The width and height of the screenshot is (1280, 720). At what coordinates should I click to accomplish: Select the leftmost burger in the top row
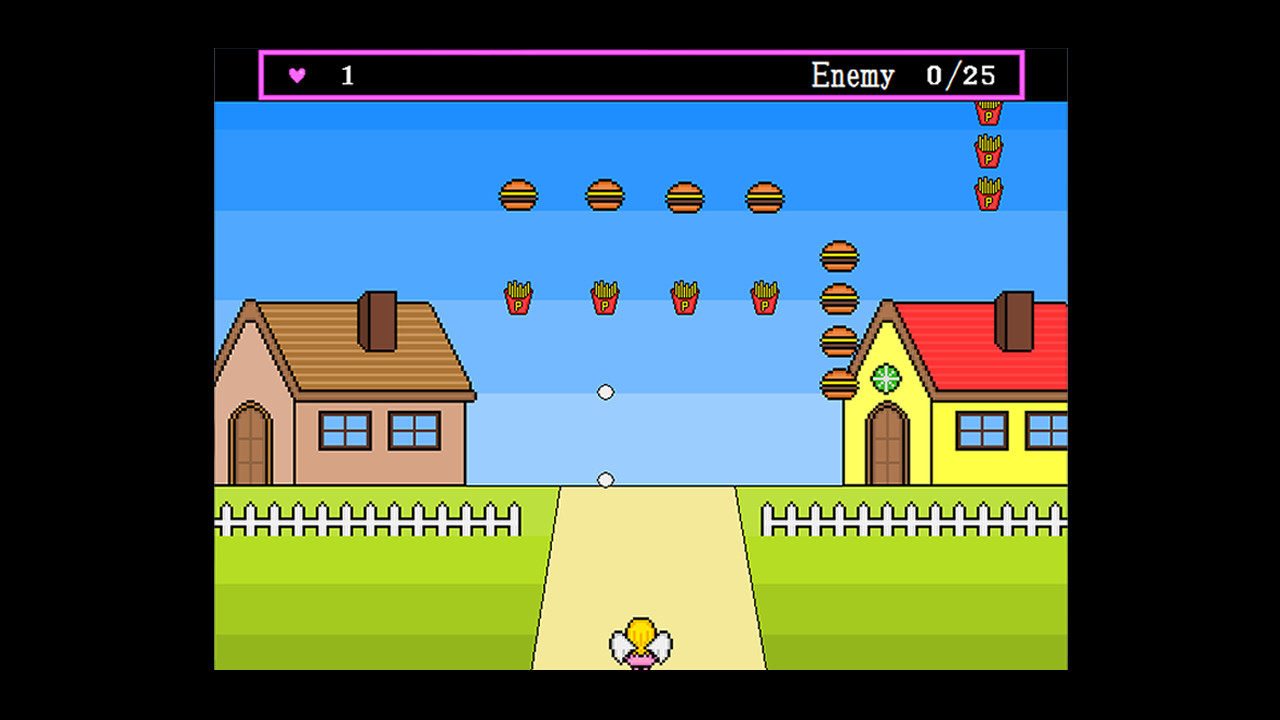point(518,196)
